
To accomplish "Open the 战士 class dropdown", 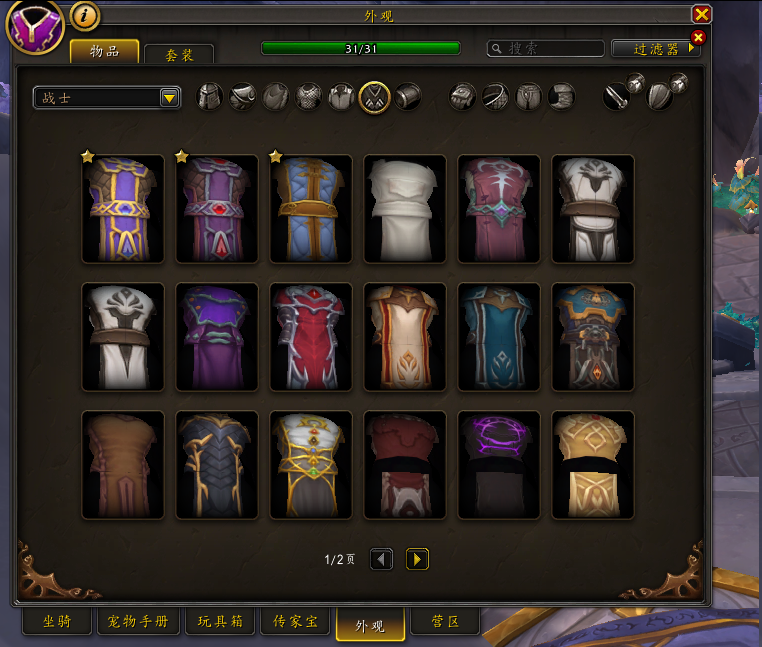I will [x=107, y=97].
